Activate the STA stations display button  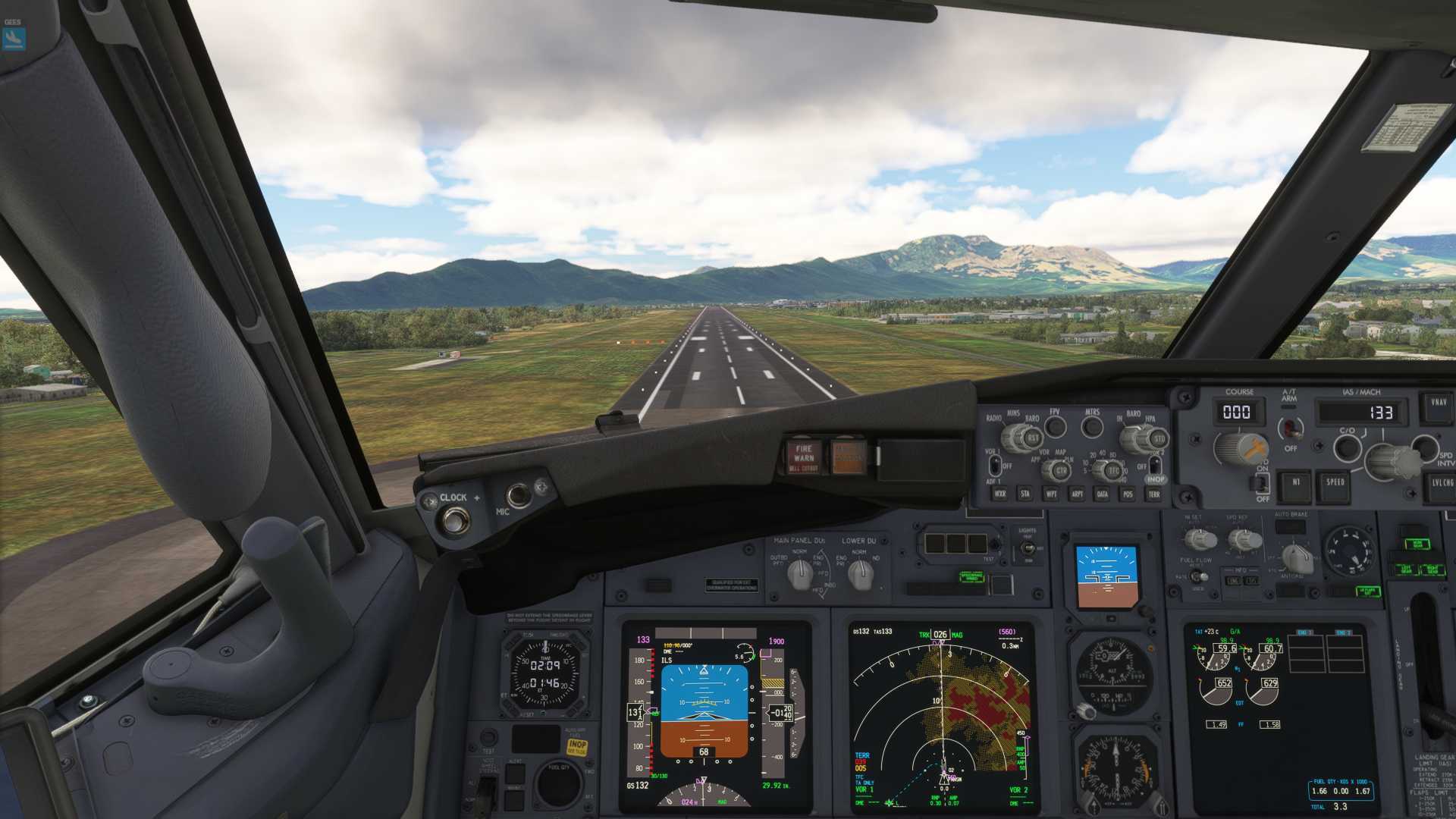click(x=1025, y=494)
